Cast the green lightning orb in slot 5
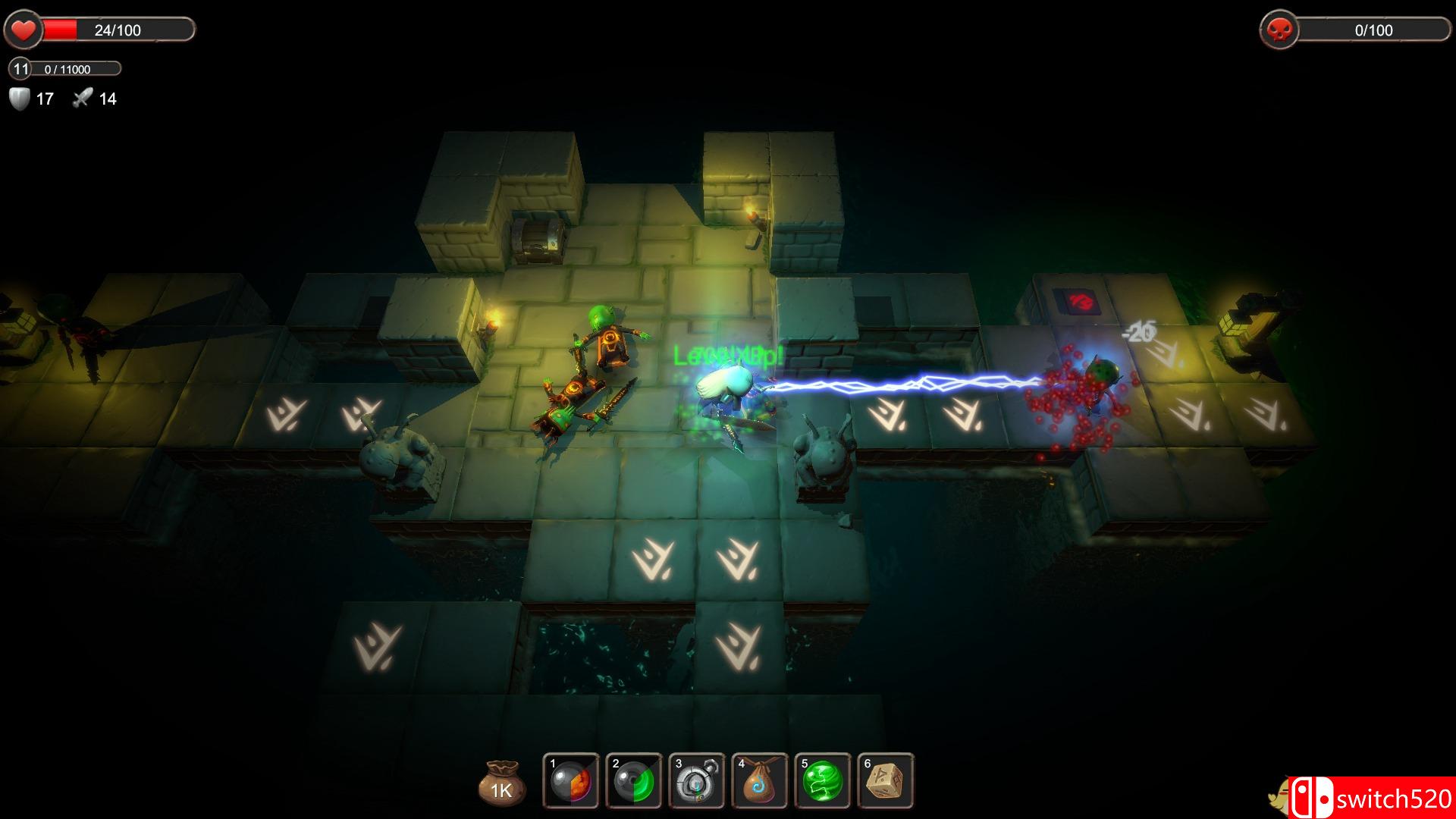Screen dimensions: 1456x819 click(823, 782)
